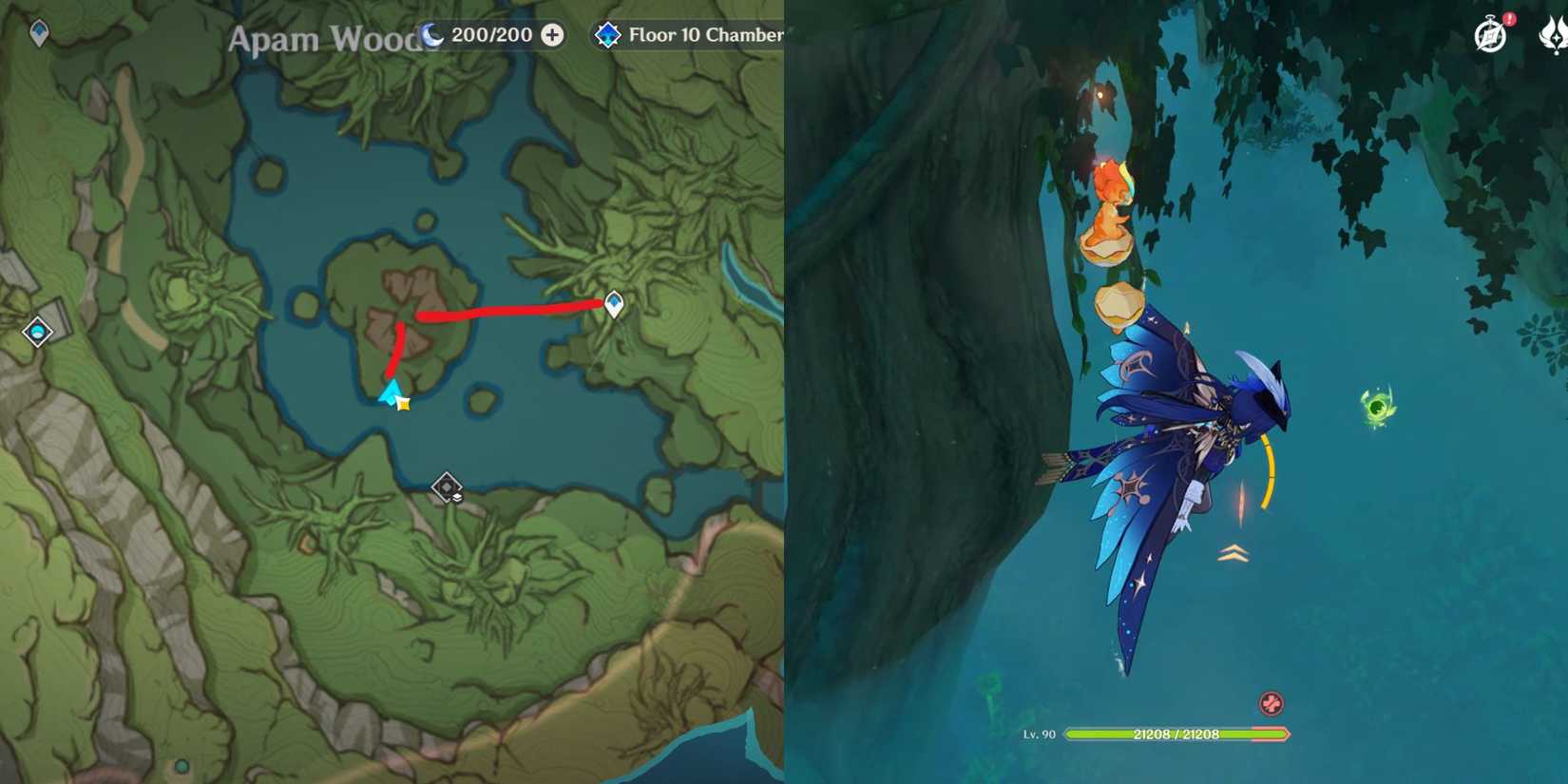Click the star pin marker near the player arrow
1568x784 pixels.
click(403, 403)
